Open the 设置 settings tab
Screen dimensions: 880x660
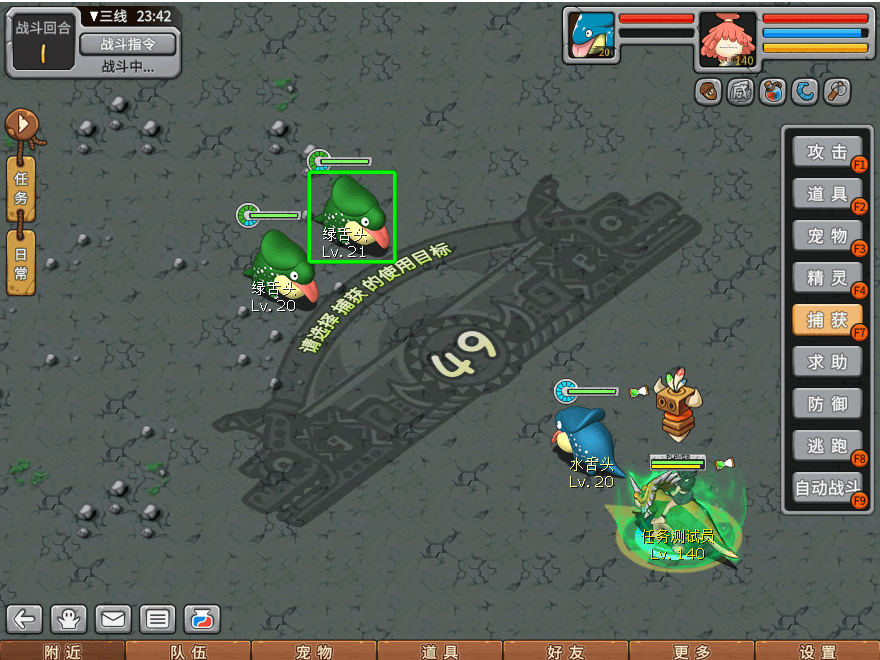click(x=818, y=651)
